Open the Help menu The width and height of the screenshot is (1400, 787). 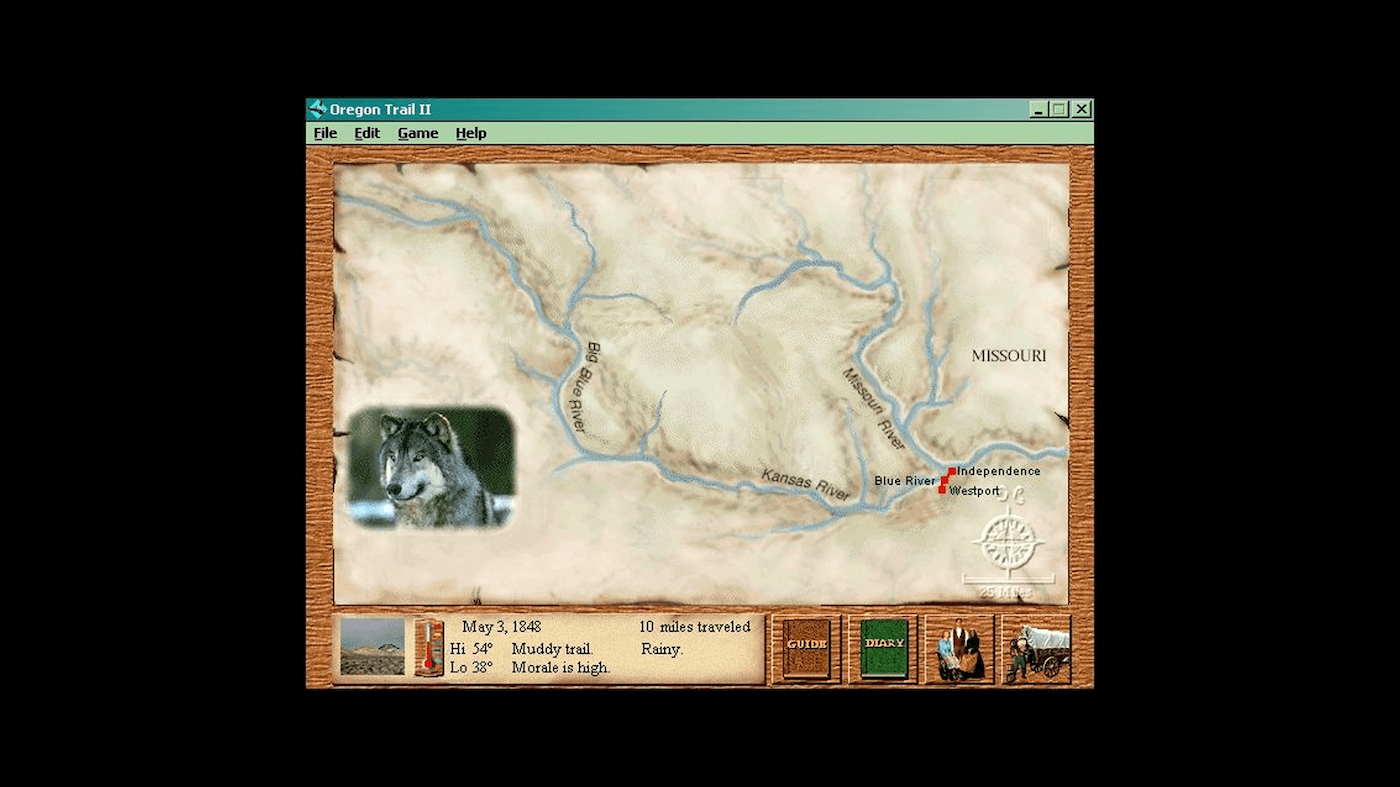point(470,132)
